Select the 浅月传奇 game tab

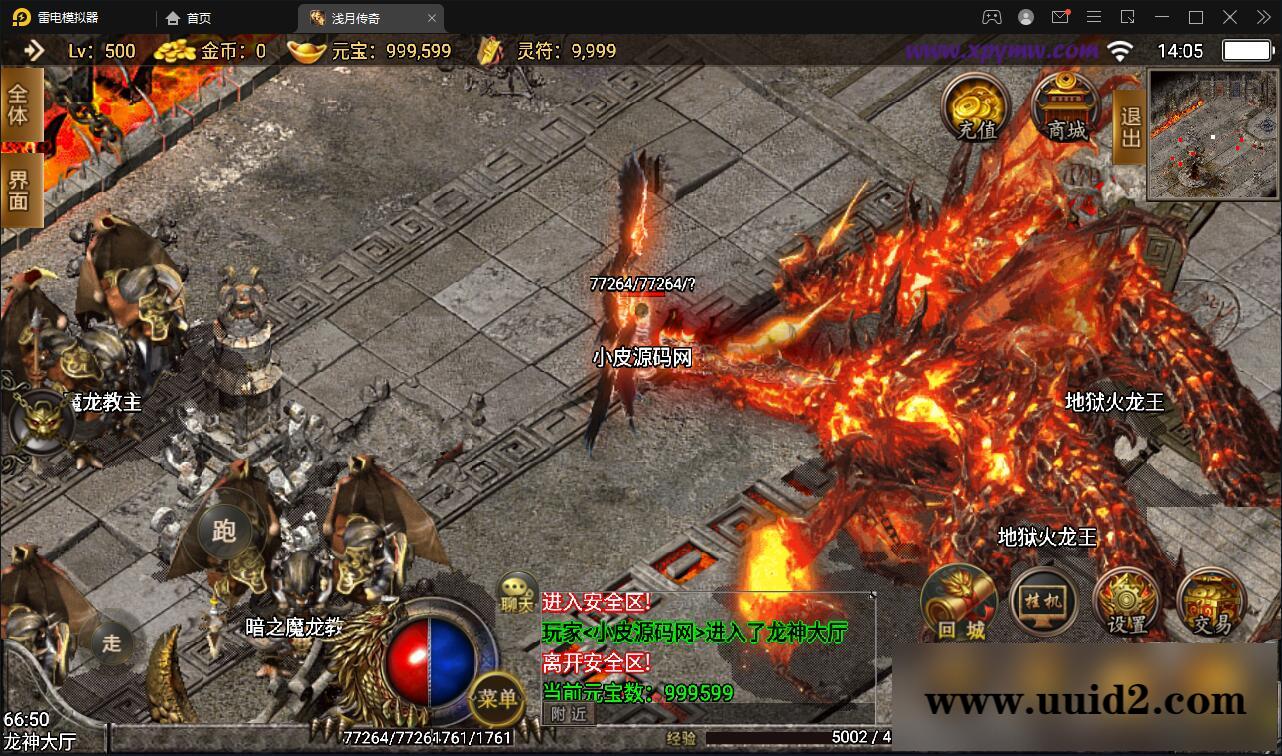tap(353, 17)
